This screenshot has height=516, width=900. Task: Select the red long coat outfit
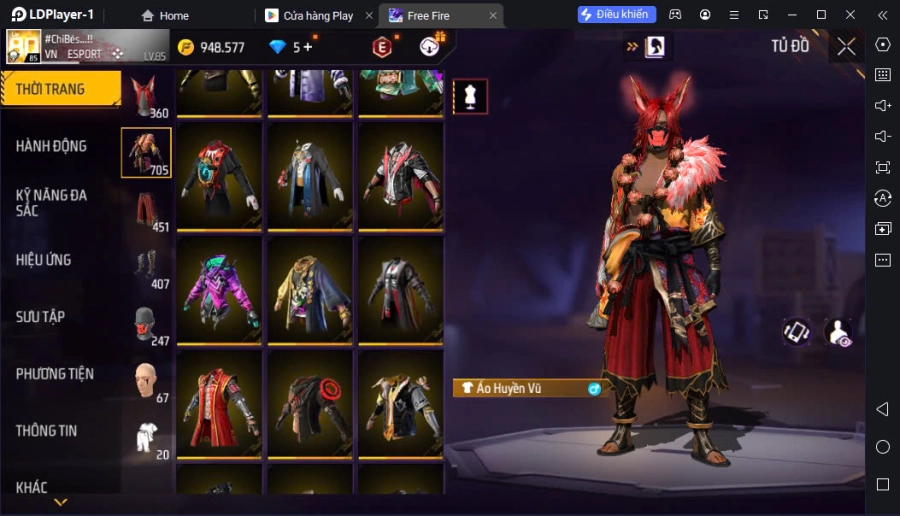click(x=219, y=405)
